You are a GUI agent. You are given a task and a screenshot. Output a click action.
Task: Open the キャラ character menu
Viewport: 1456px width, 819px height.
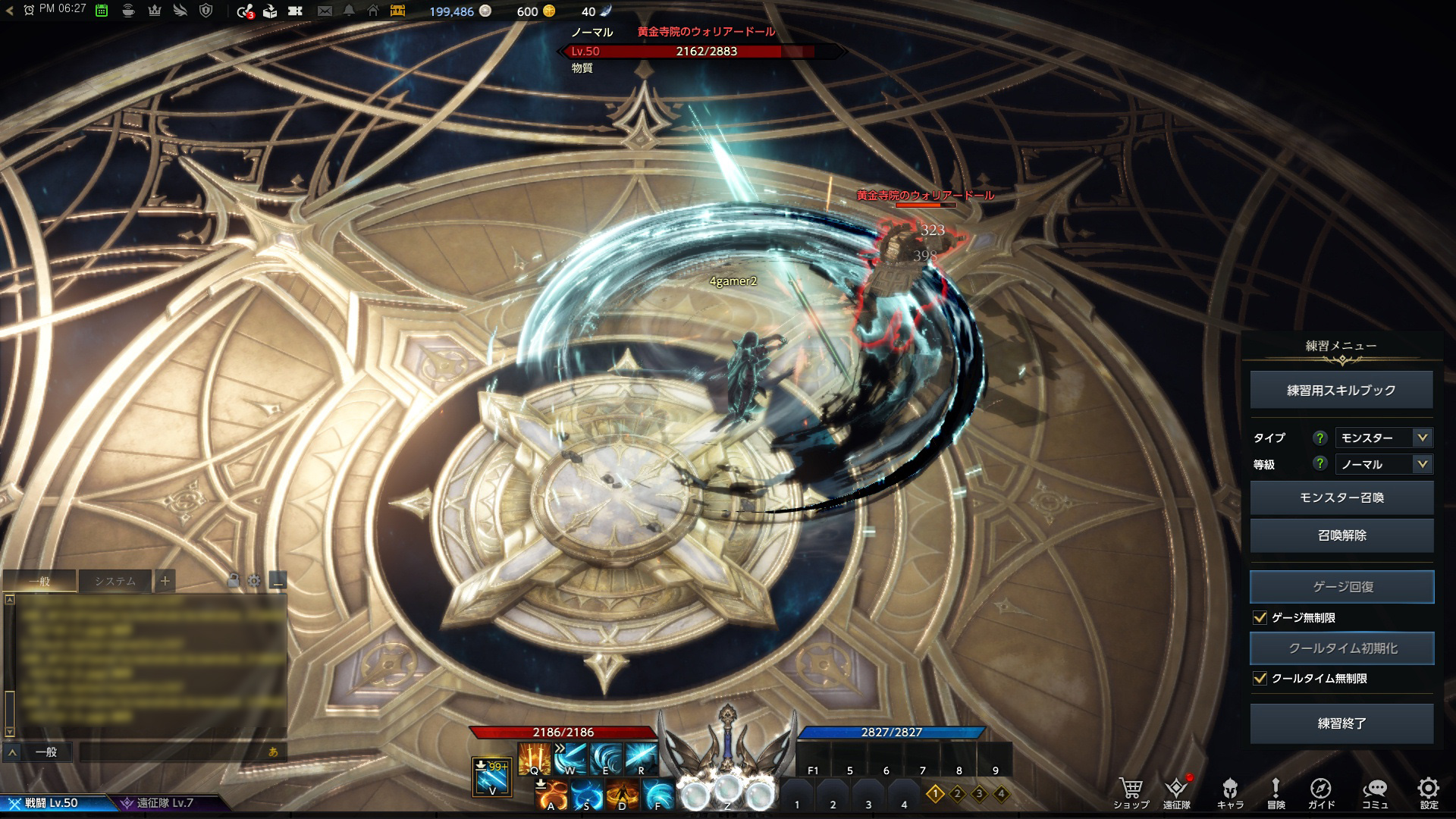pos(1229,789)
